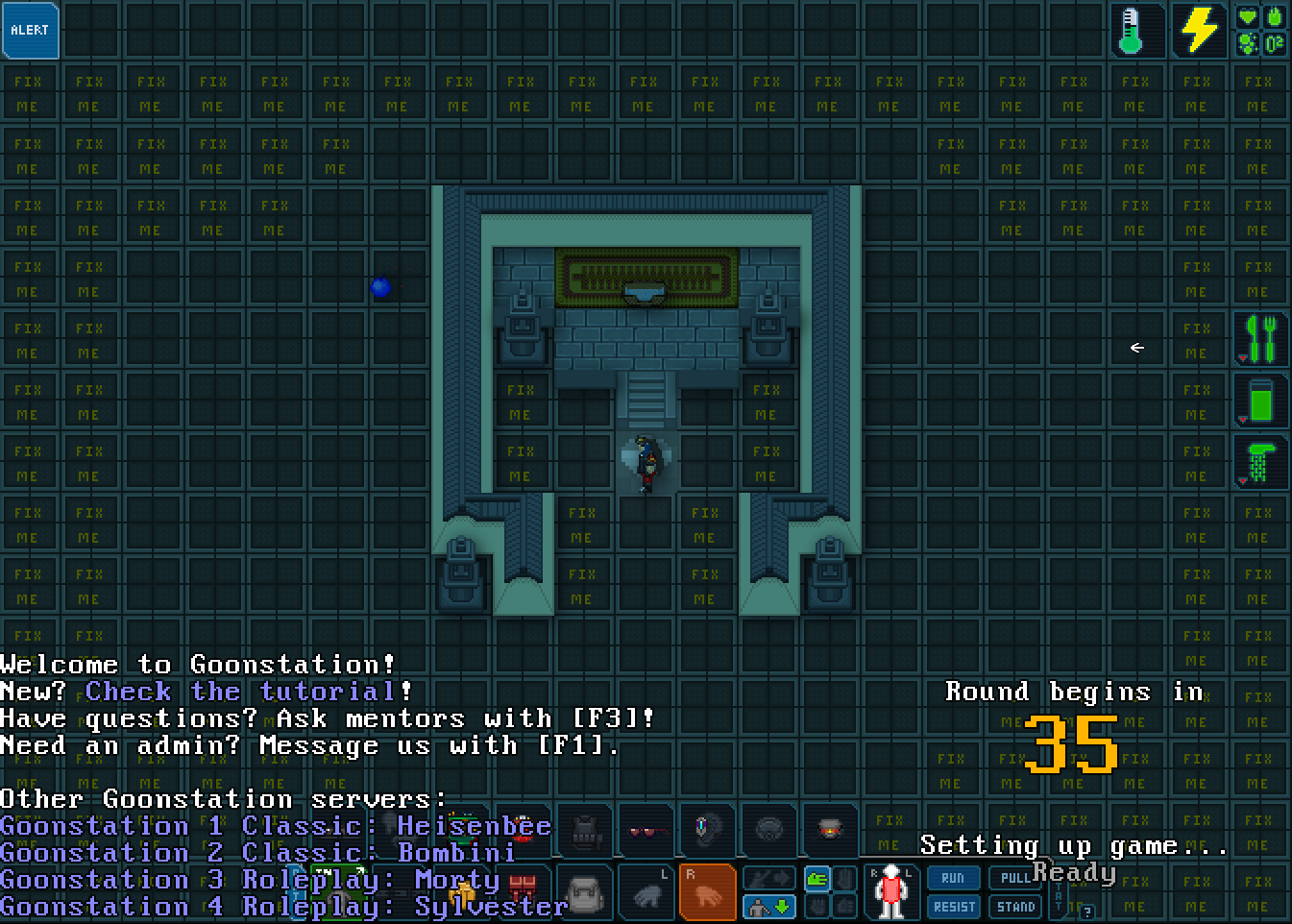
Task: Select the right hand slot
Action: point(707,892)
